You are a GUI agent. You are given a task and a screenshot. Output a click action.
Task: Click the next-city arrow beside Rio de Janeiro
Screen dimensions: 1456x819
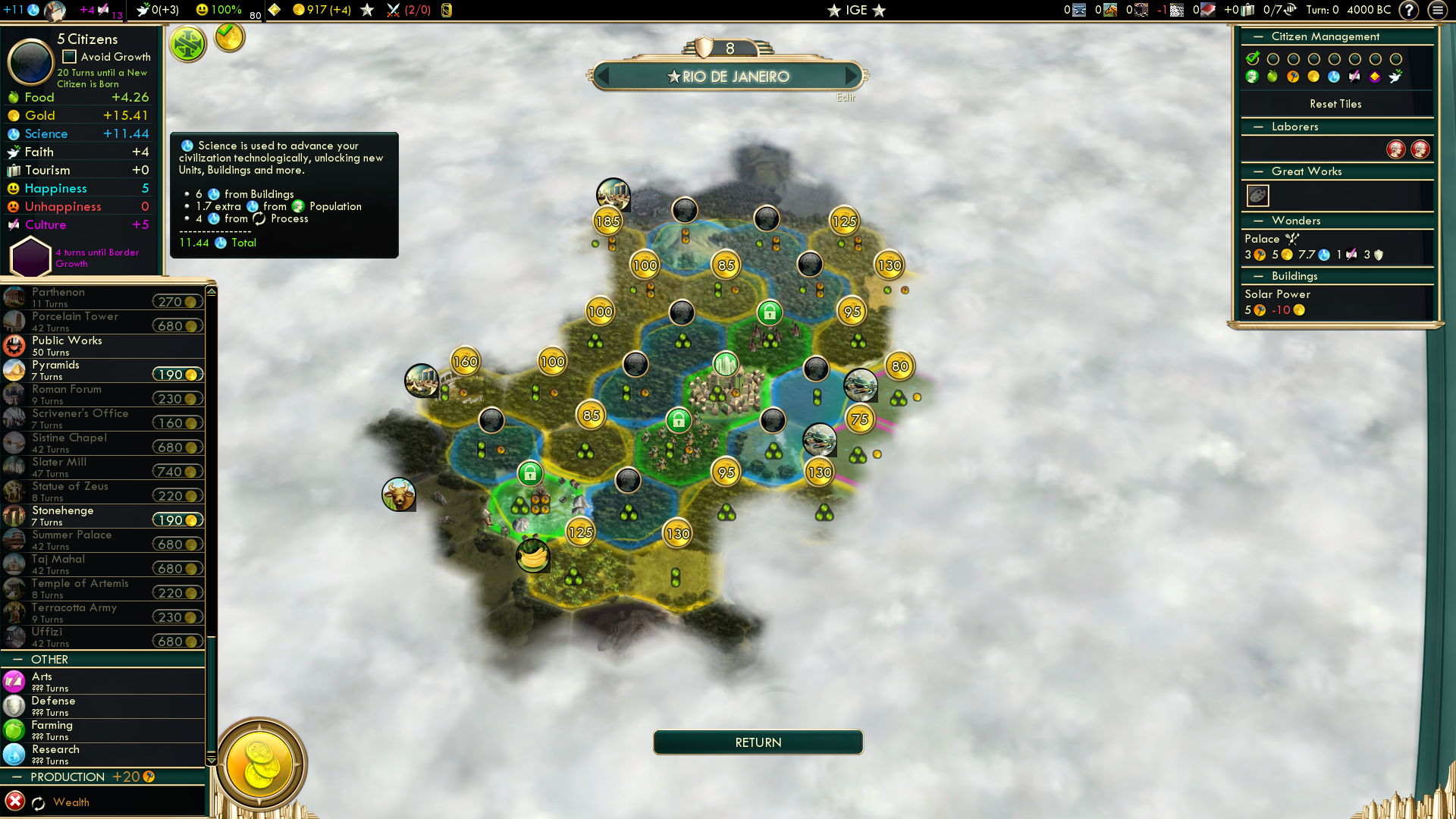point(851,76)
